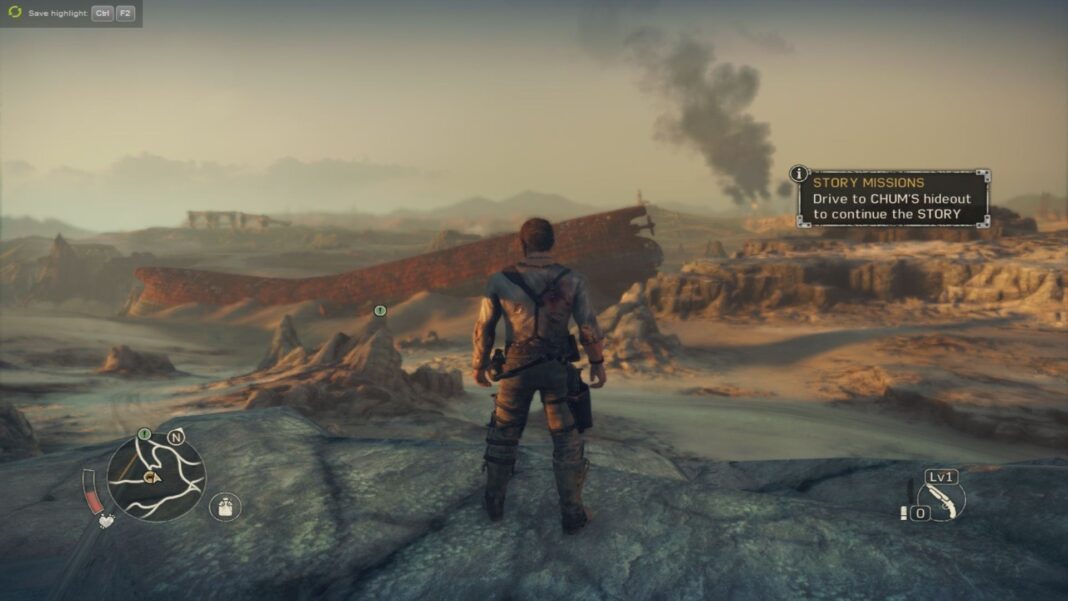Click the green objective marker on the minimap rim
Screen dimensions: 1068x601
pyautogui.click(x=144, y=434)
